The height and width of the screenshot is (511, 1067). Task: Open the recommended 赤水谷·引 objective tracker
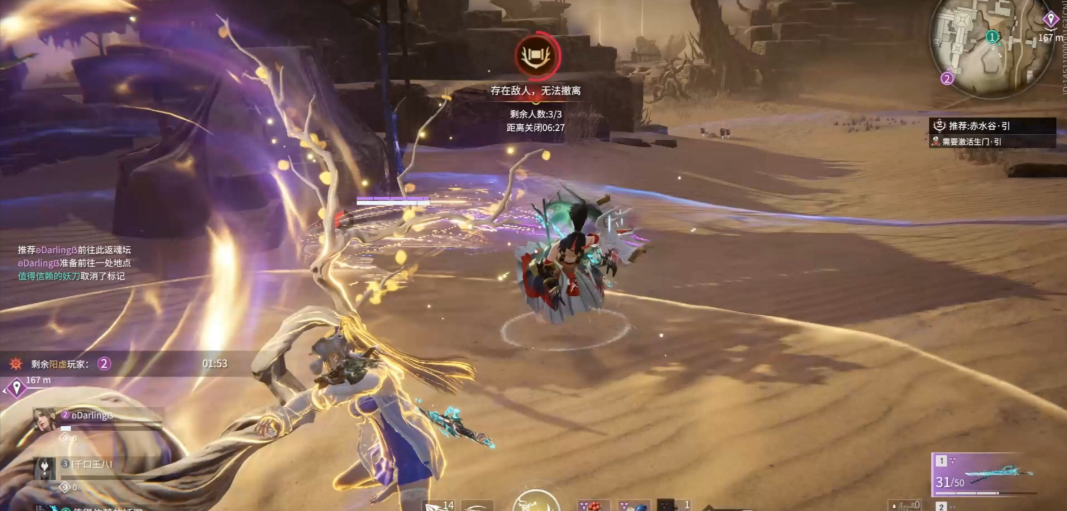992,127
